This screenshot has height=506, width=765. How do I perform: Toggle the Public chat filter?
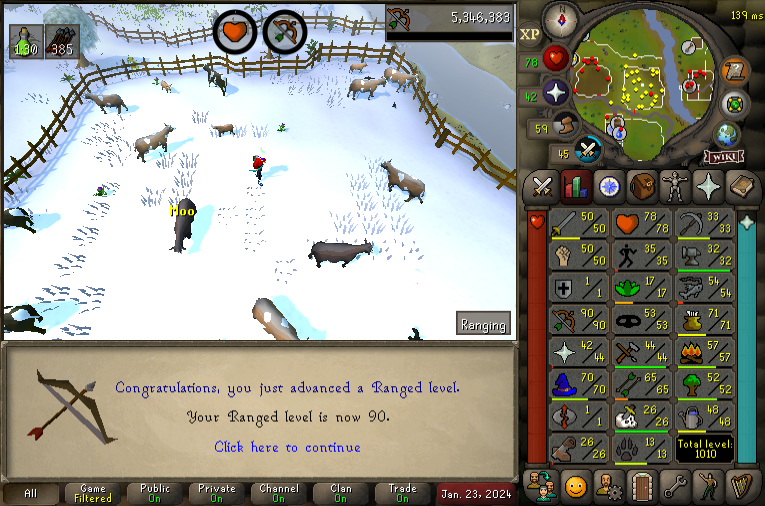pyautogui.click(x=155, y=494)
